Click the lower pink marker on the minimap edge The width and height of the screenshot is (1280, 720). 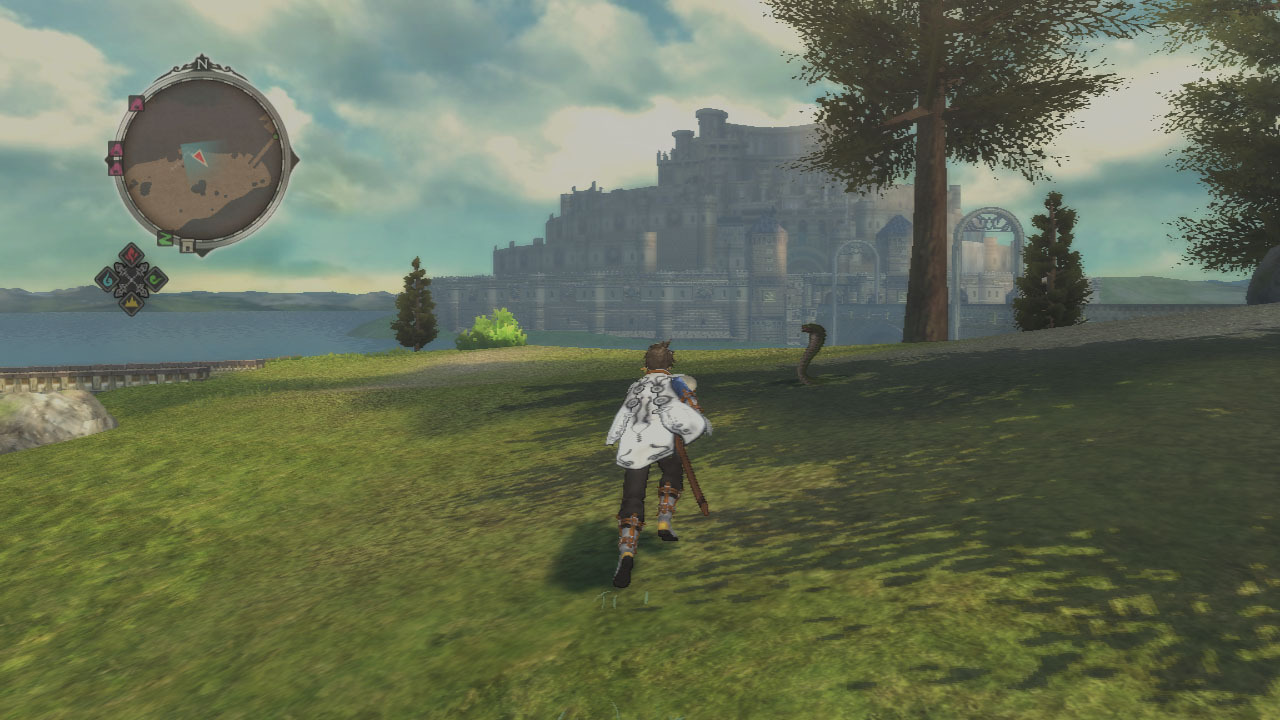(x=115, y=167)
